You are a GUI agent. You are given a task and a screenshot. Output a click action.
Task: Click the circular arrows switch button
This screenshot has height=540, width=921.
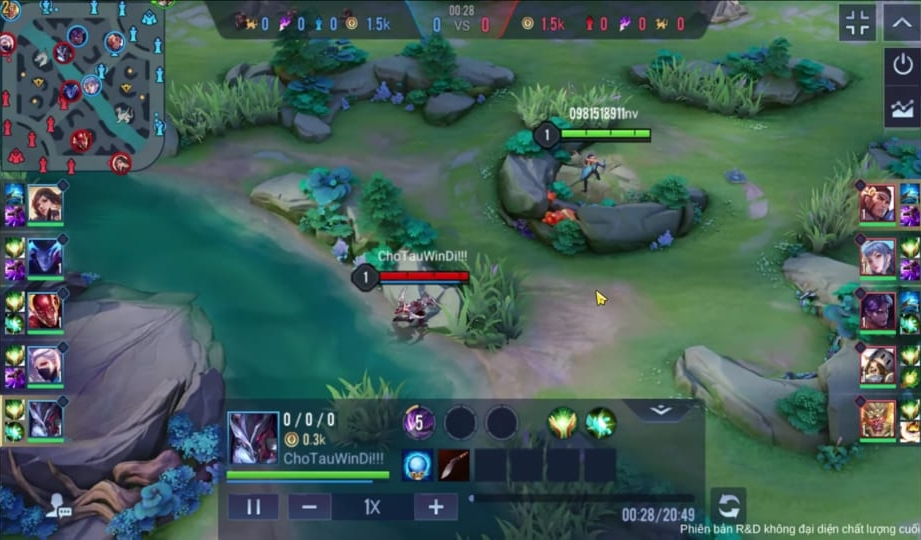pyautogui.click(x=728, y=504)
